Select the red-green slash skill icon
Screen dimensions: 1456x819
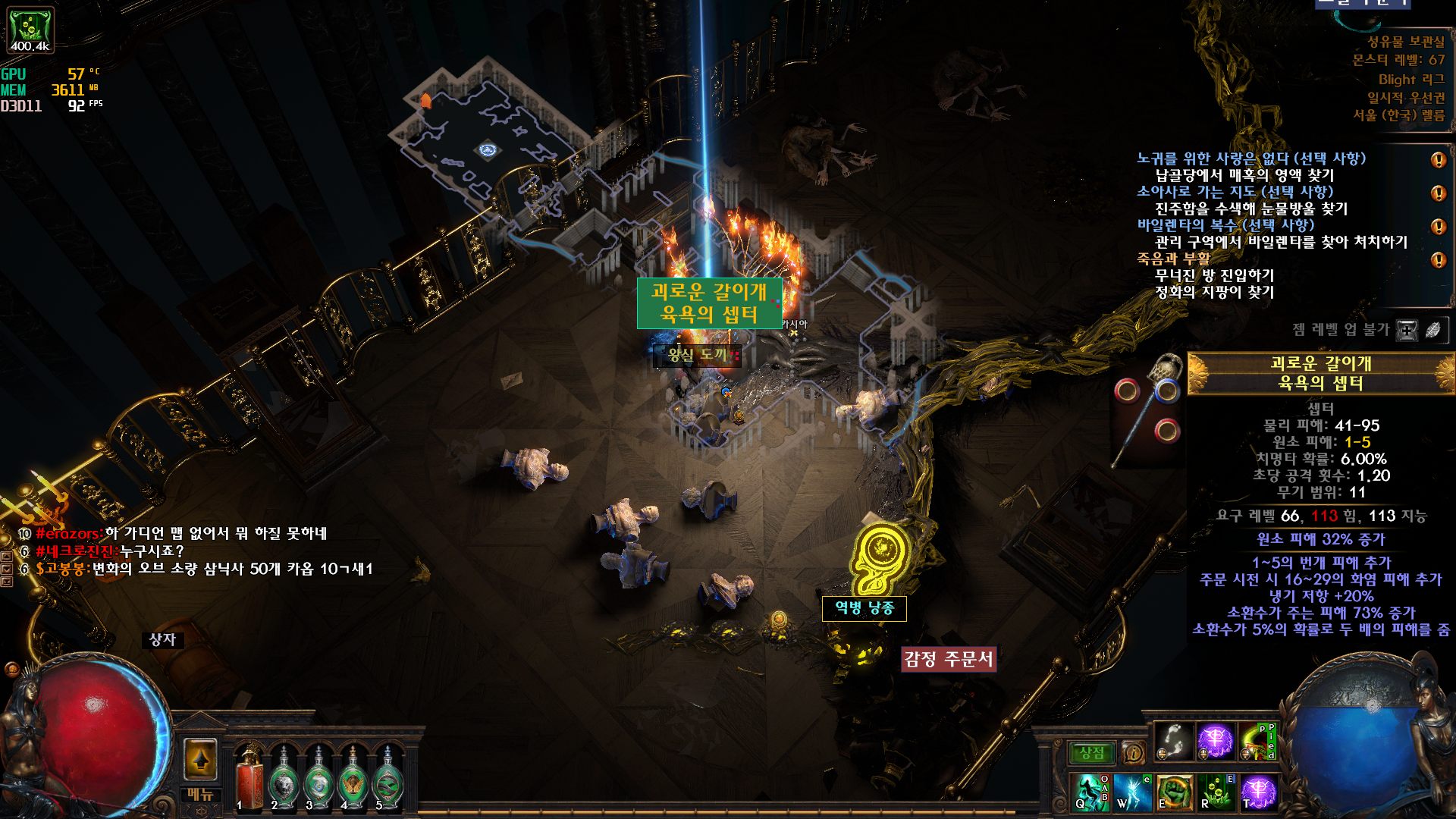coord(1257,742)
